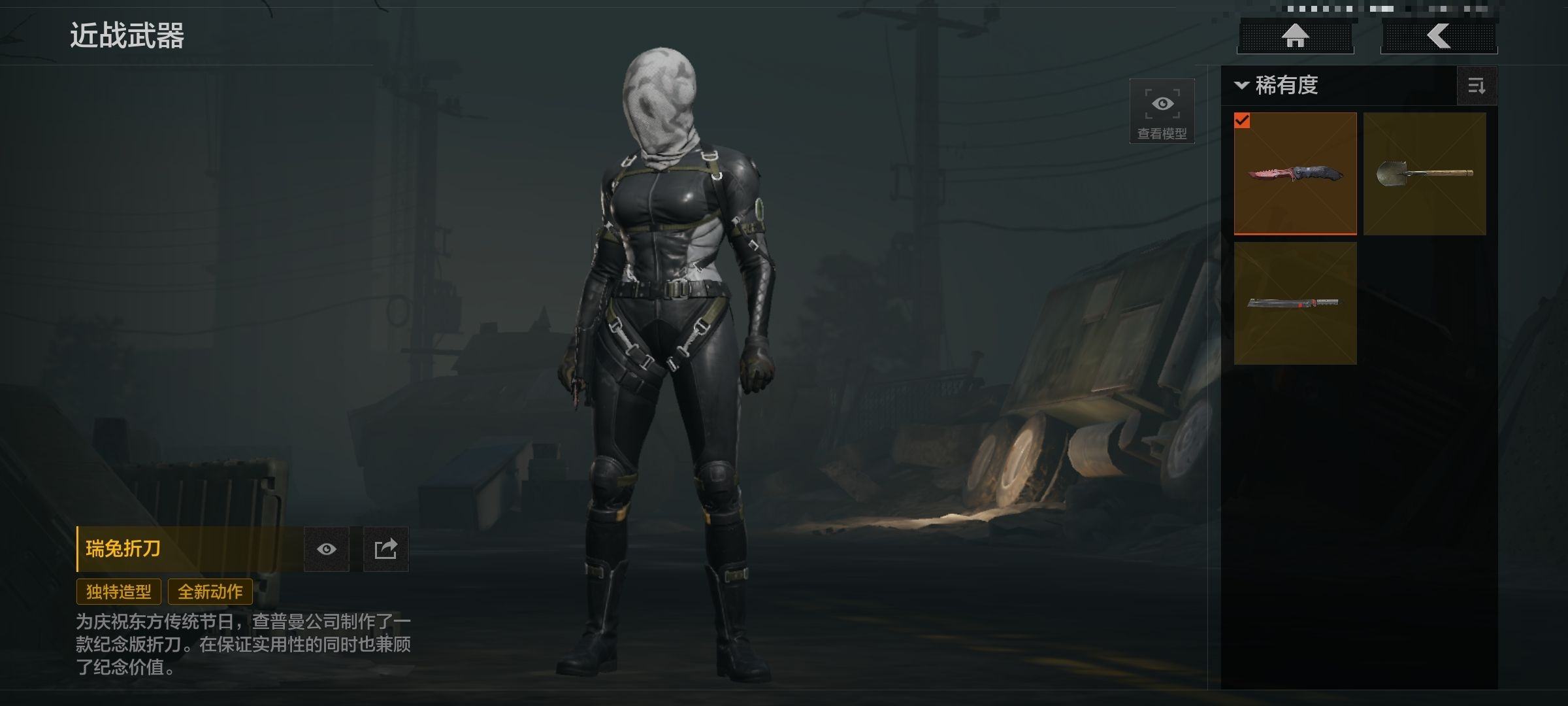The height and width of the screenshot is (706, 1568).
Task: Pick the machete melee weapon
Action: tap(1295, 303)
